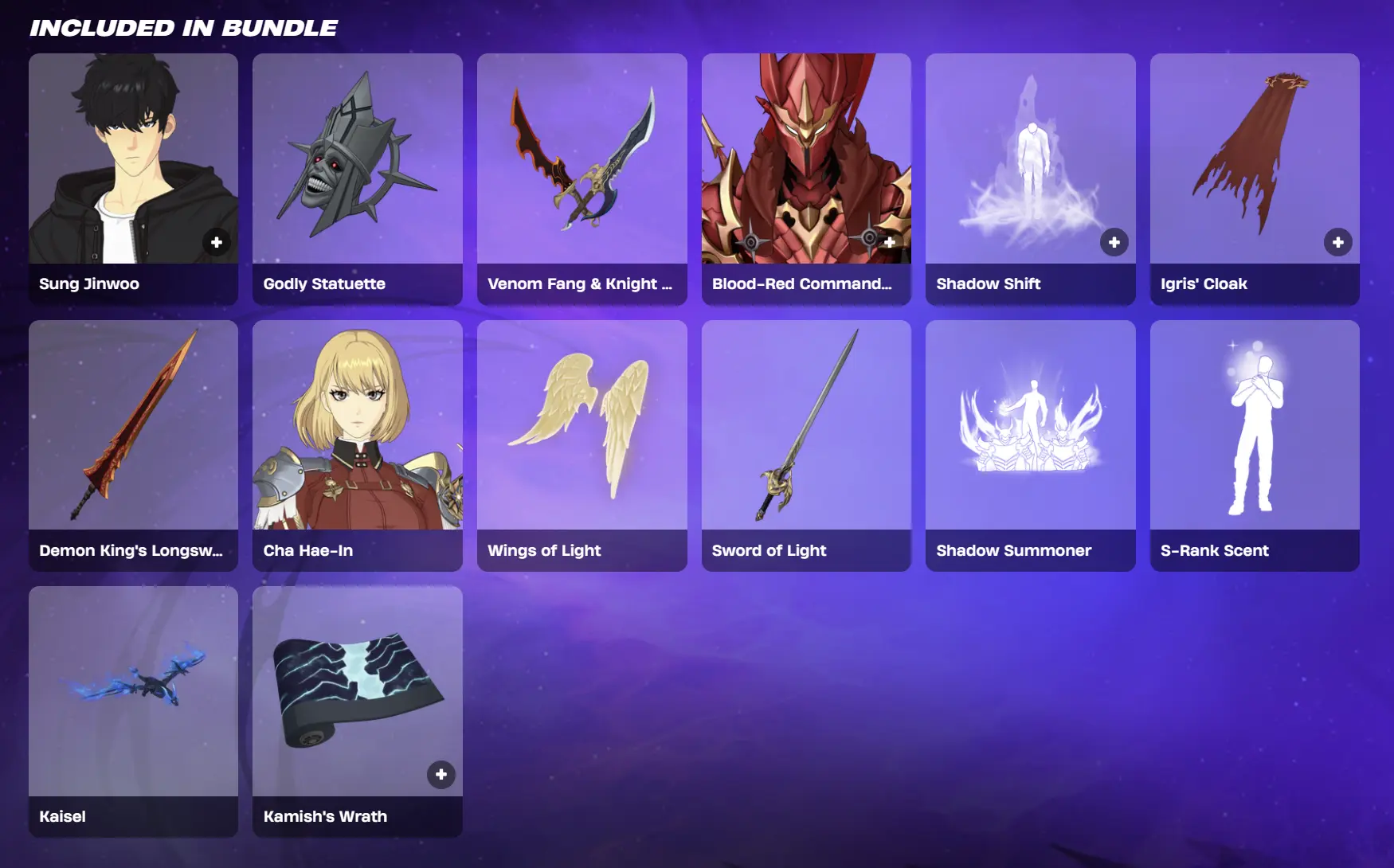The image size is (1394, 868).
Task: Select the Sung Jinwoo character thumbnail
Action: click(133, 159)
